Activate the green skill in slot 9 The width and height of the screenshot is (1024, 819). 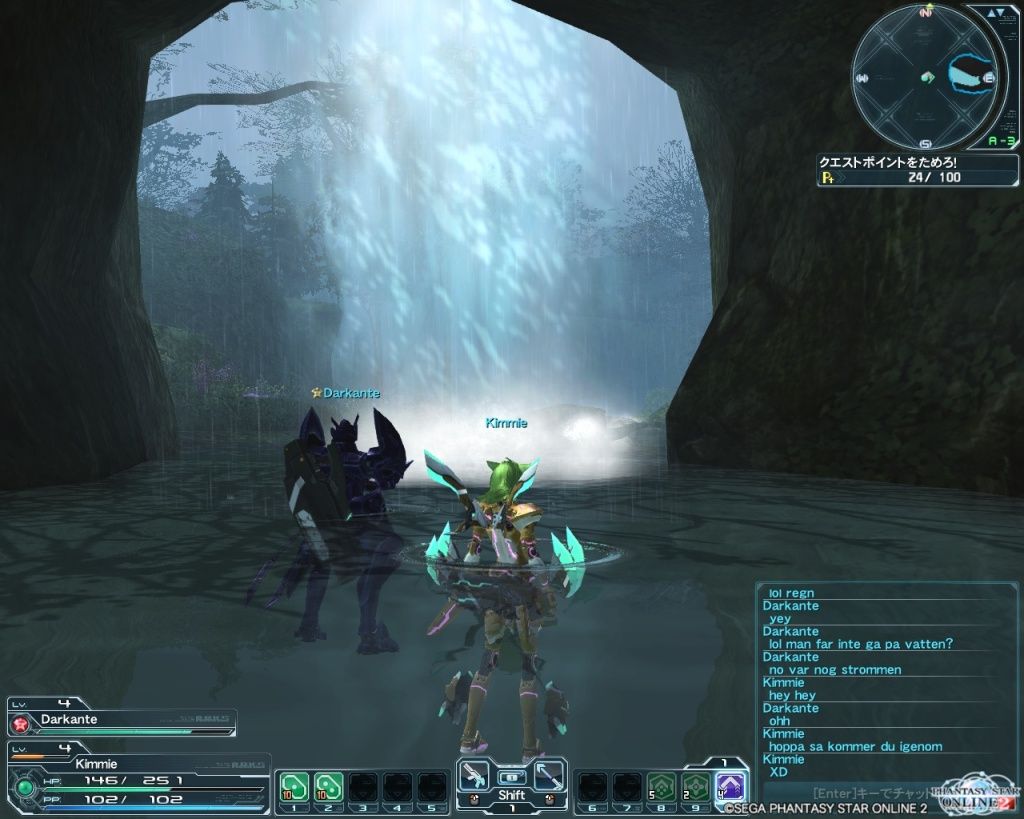pyautogui.click(x=695, y=786)
